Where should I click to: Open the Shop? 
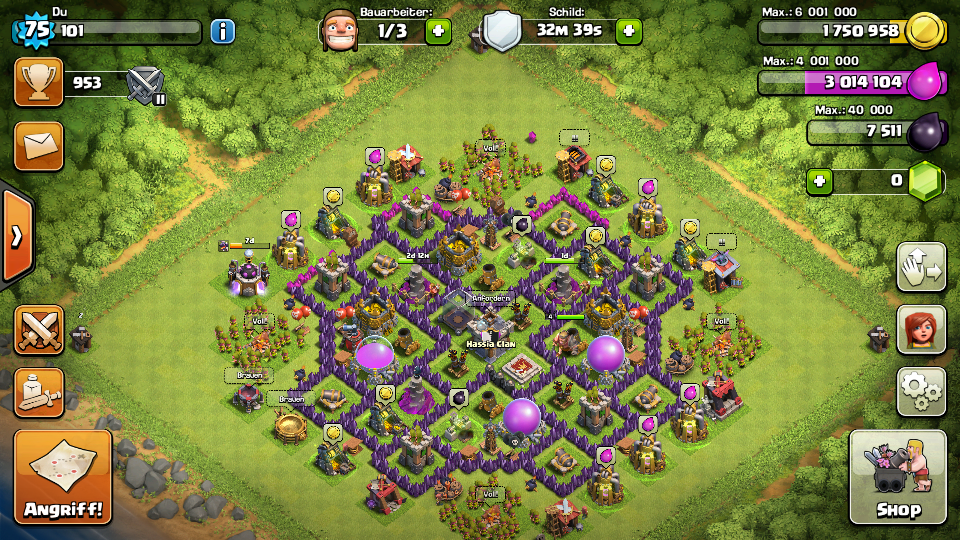click(897, 478)
